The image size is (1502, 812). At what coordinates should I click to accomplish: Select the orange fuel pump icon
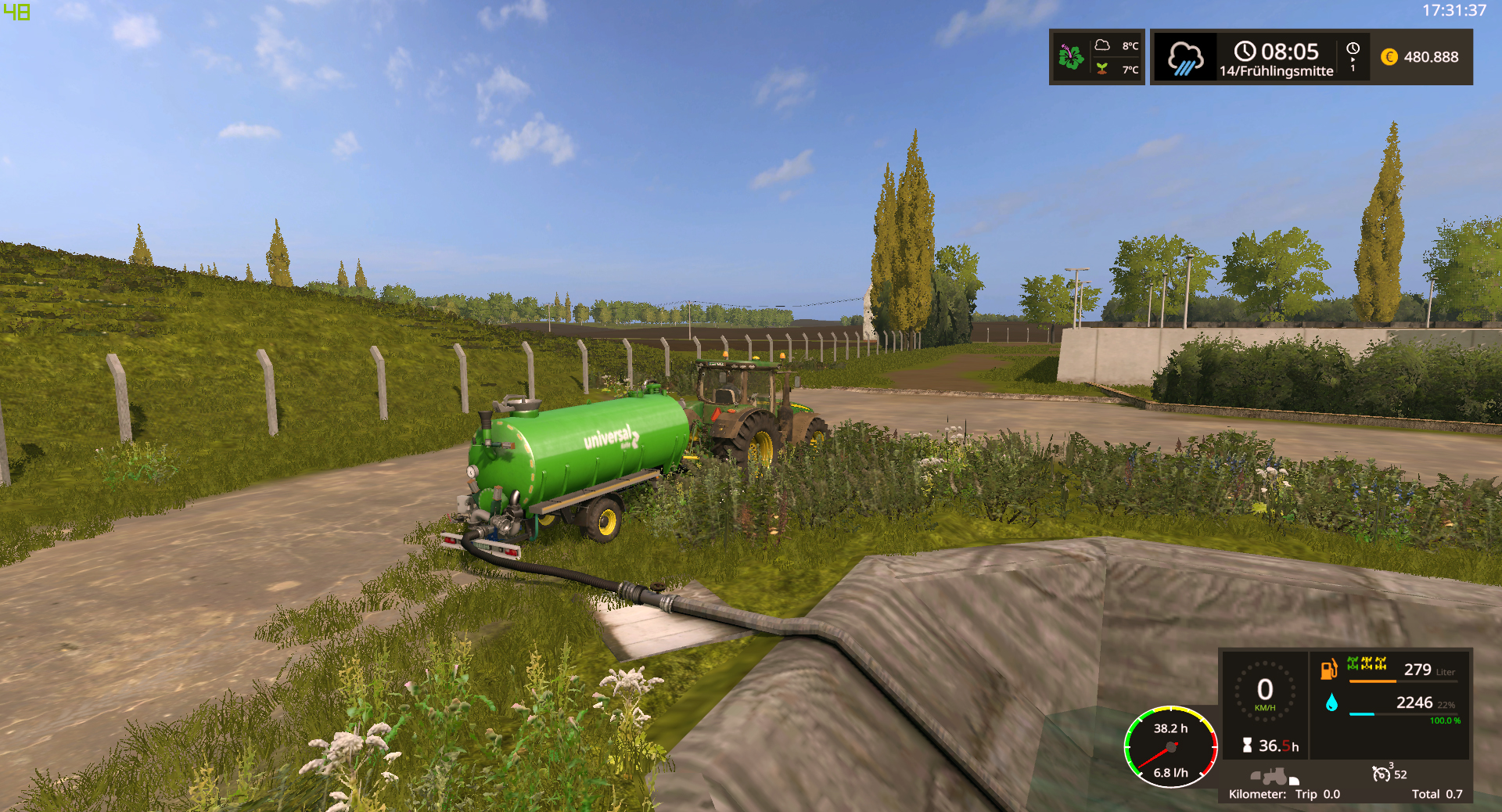1328,670
